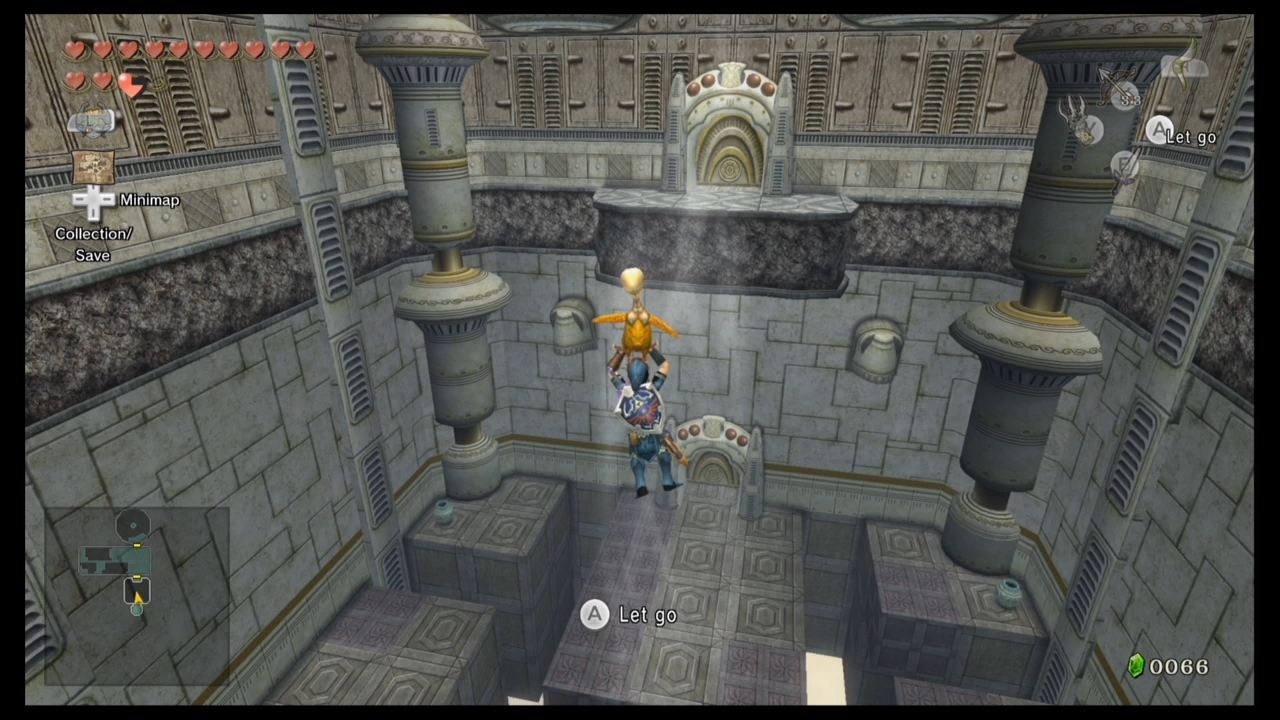Click the dungeon map icon below the hearts

93,167
